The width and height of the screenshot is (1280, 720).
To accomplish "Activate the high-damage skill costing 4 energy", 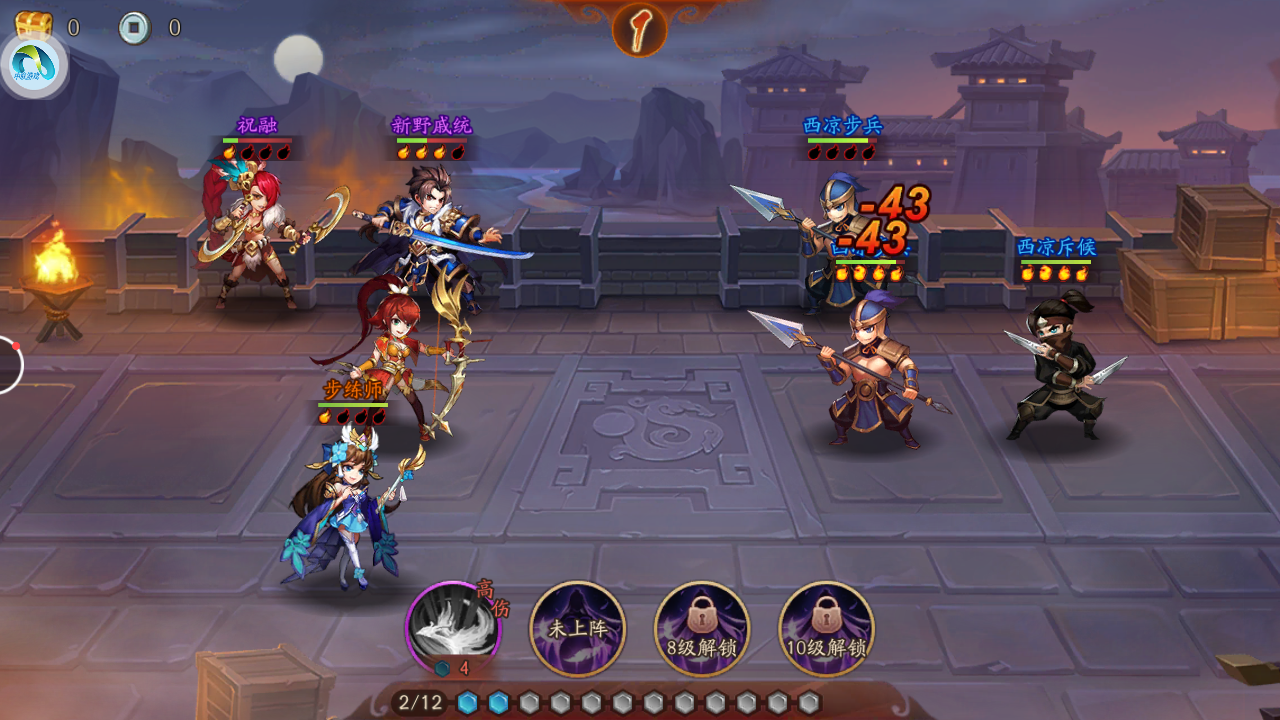I will point(453,627).
